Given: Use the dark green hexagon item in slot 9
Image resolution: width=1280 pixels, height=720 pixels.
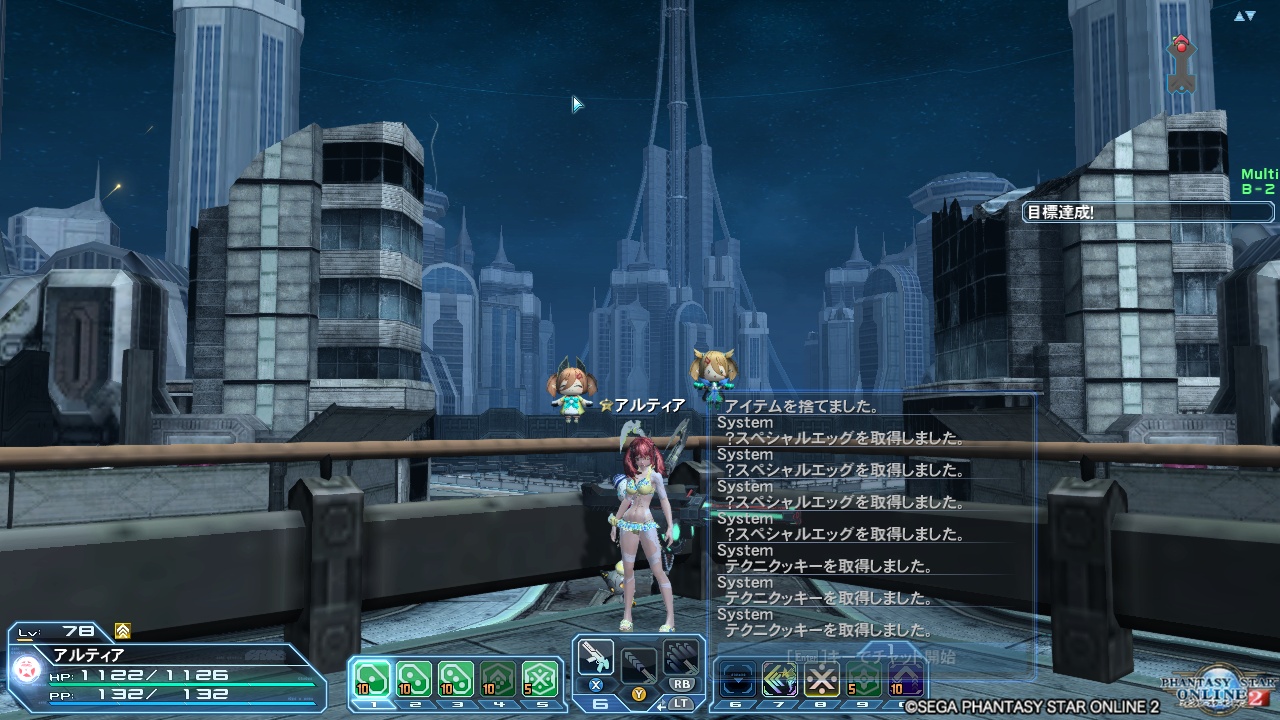Looking at the screenshot, I should coord(864,680).
